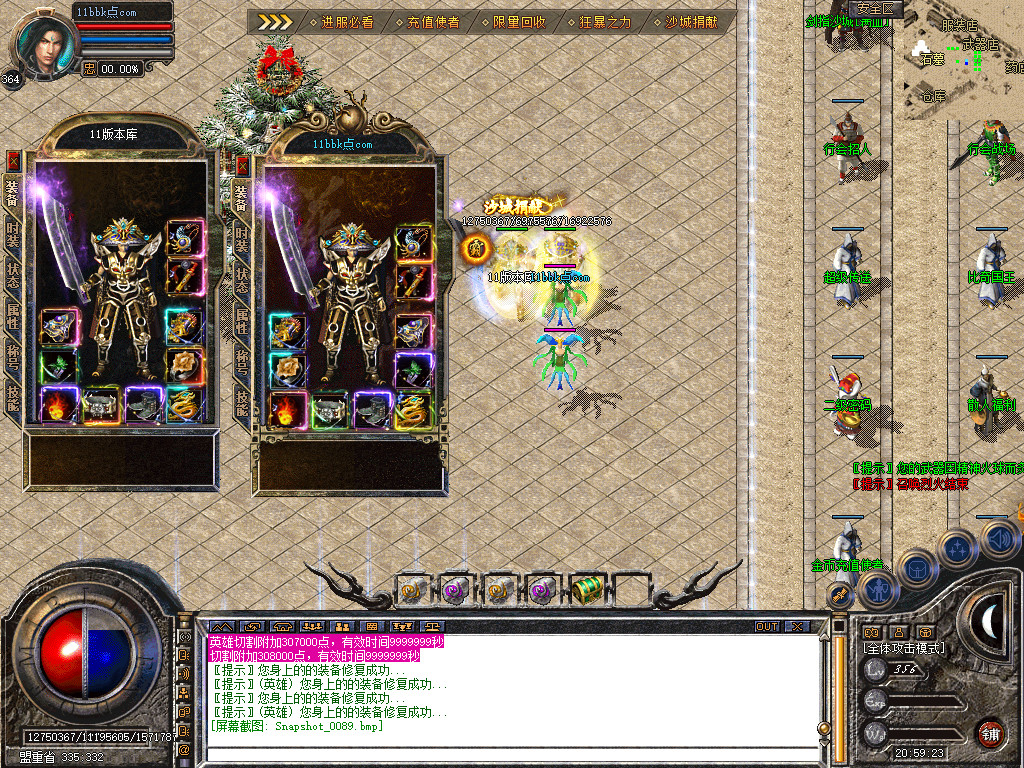1024x768 pixels.
Task: Open 技能 tab in the 11bbk点com panel
Action: click(242, 402)
